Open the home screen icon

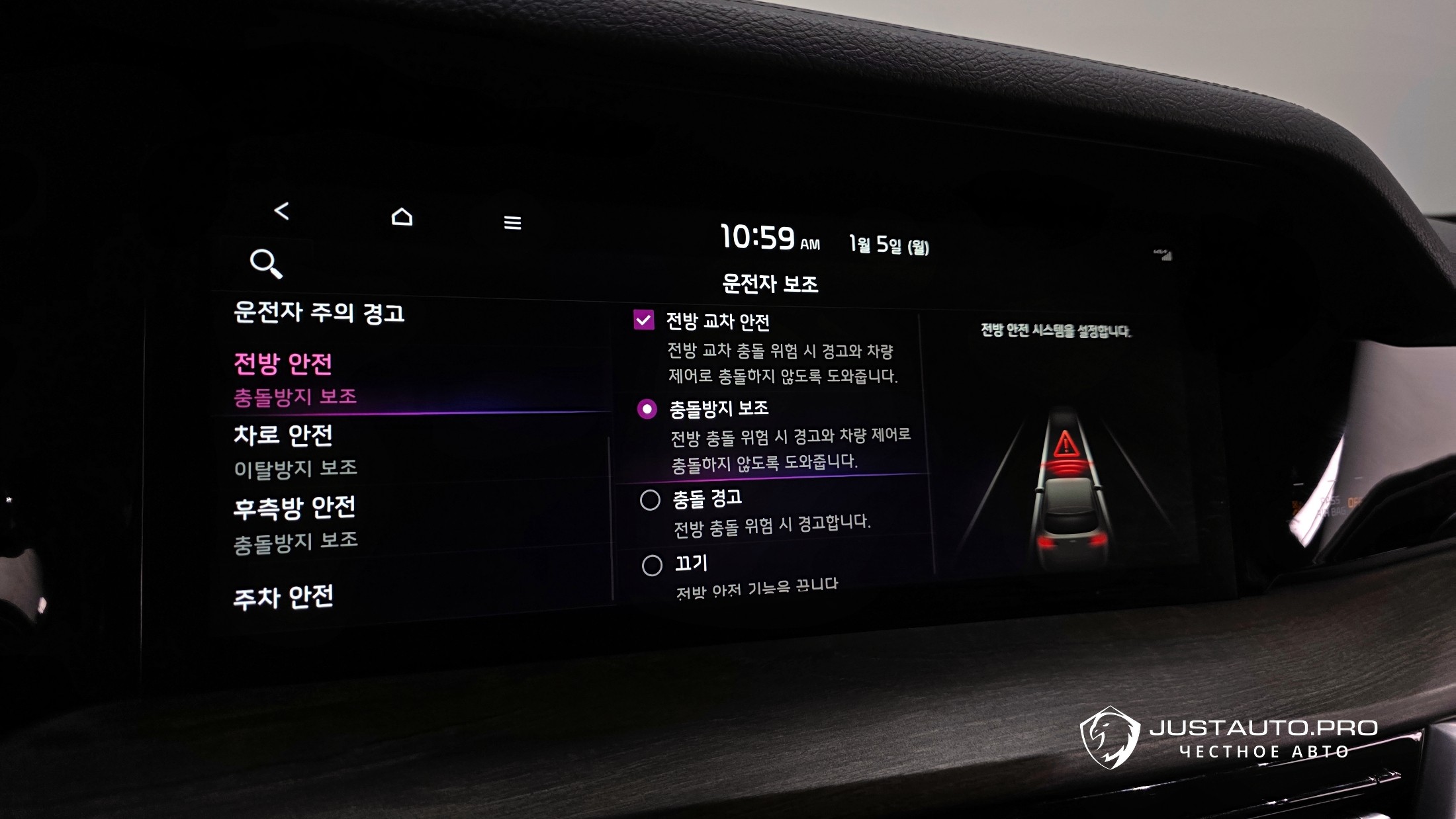click(402, 217)
